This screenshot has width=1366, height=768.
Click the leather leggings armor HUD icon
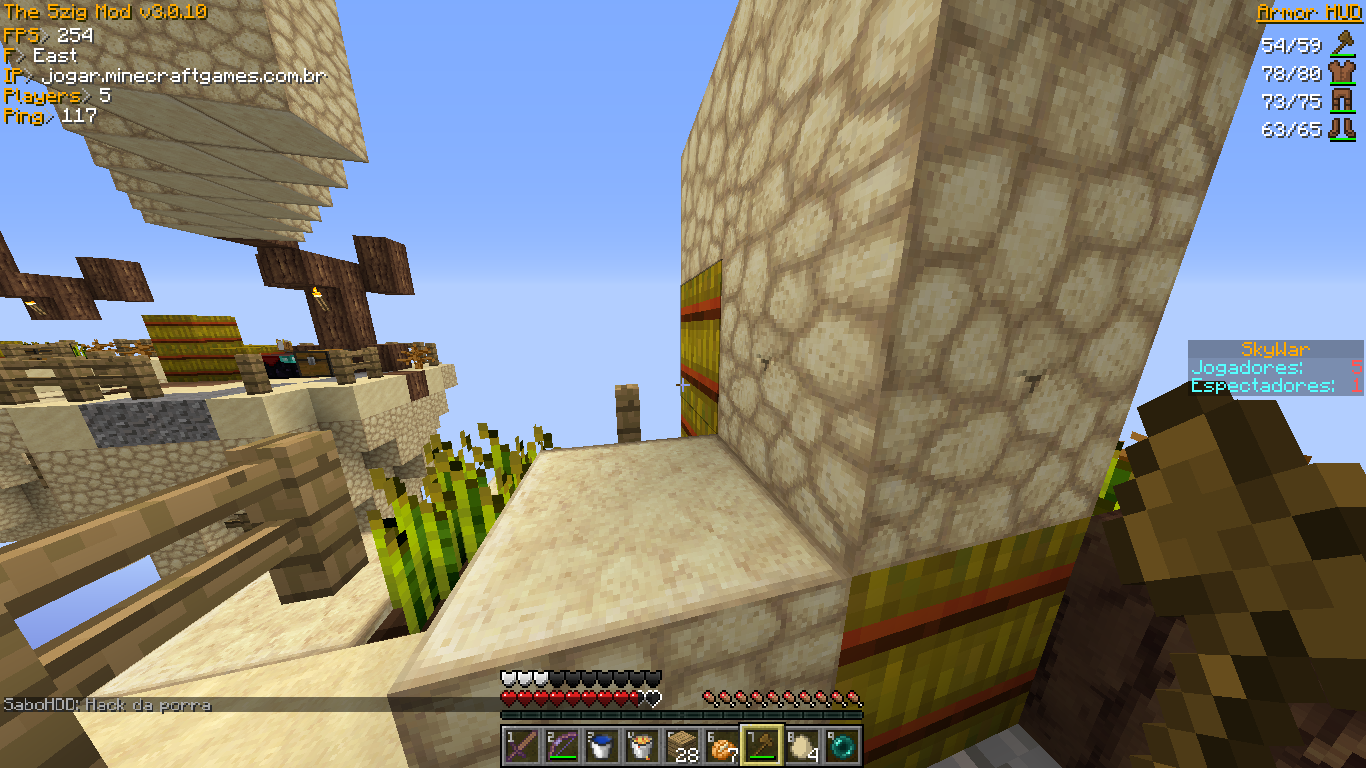1340,101
